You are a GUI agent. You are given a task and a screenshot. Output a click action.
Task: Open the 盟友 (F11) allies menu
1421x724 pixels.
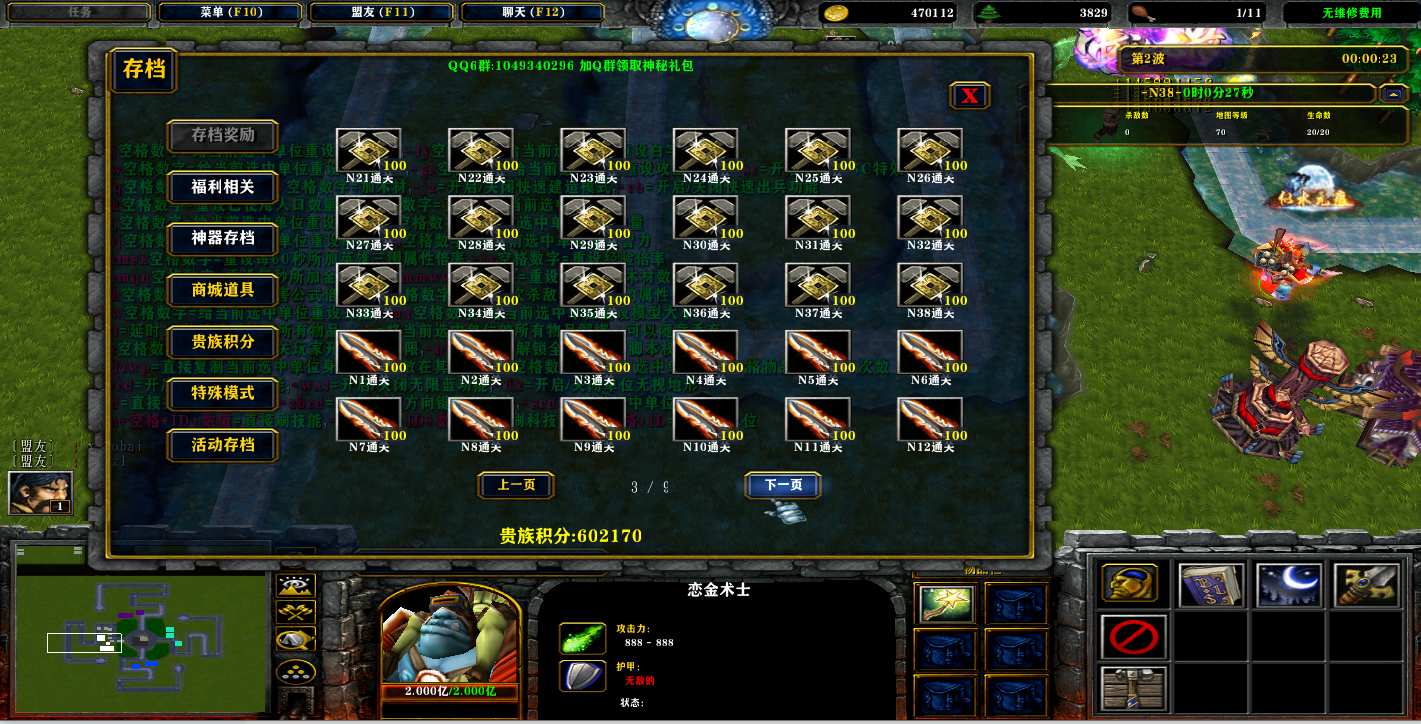click(382, 13)
